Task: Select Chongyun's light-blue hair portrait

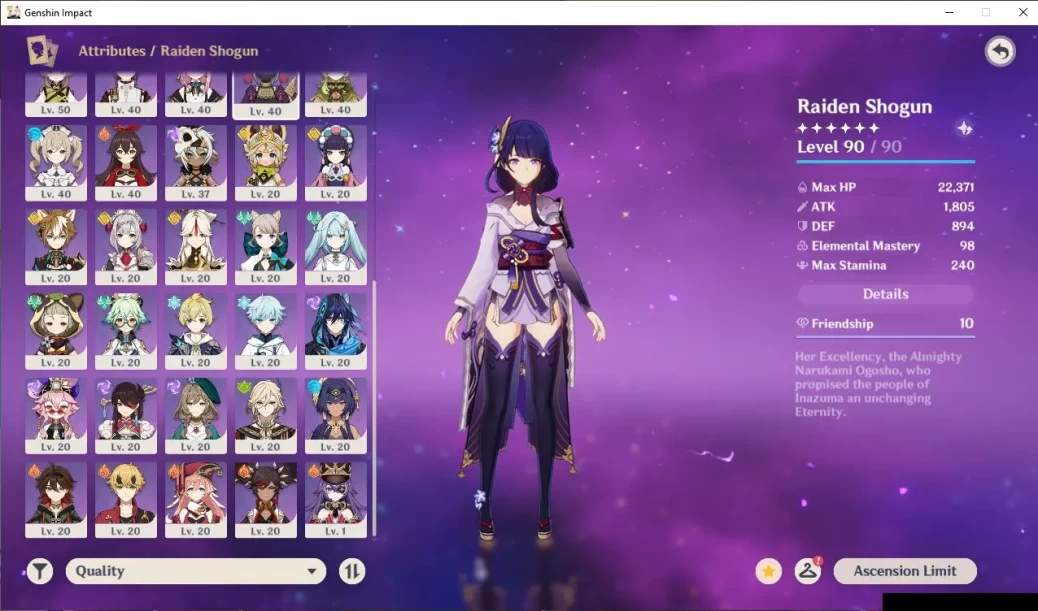Action: [265, 327]
